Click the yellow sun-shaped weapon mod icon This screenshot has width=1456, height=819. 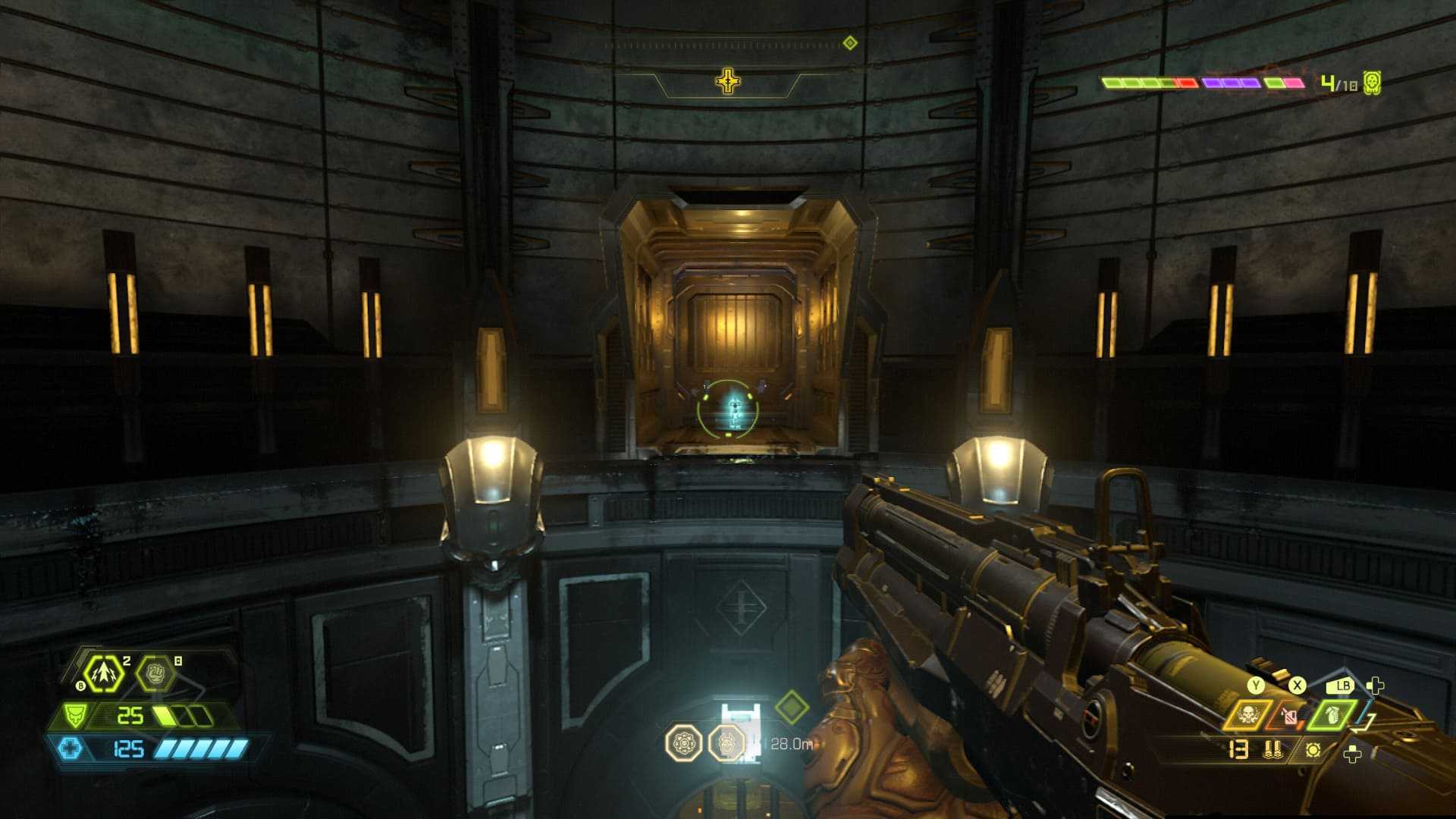1313,749
